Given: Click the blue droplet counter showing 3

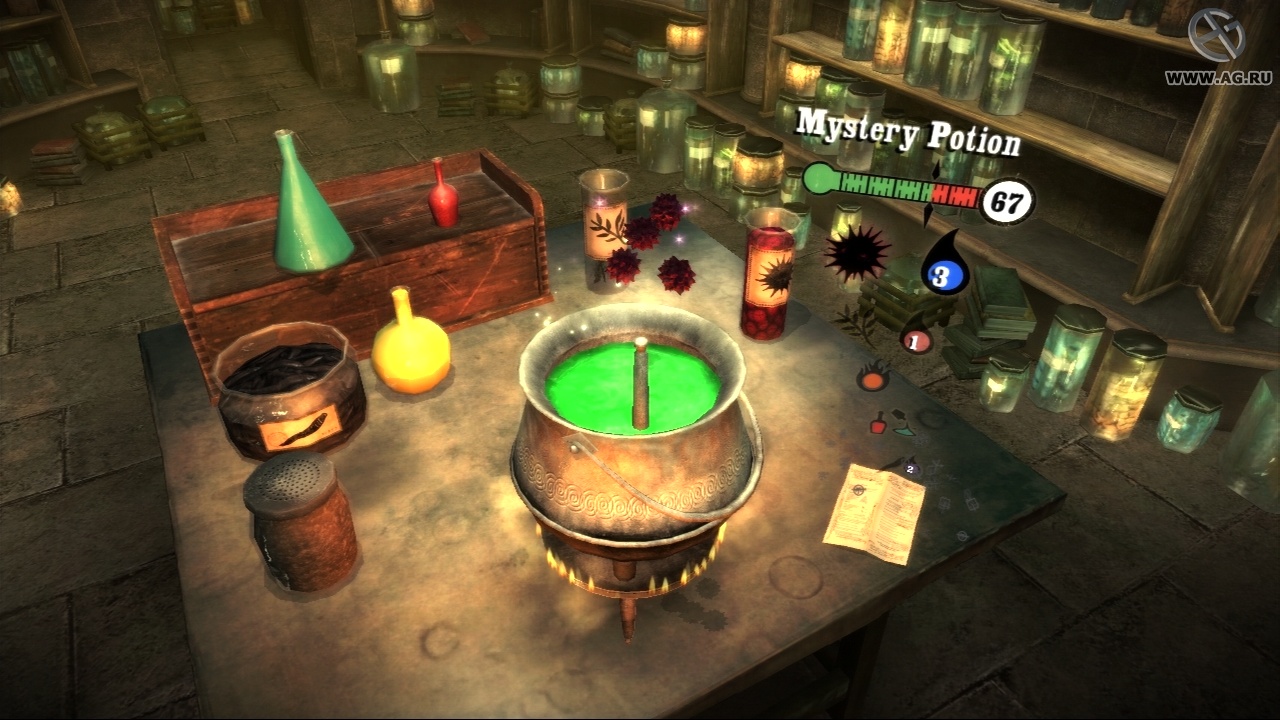Looking at the screenshot, I should coord(943,277).
